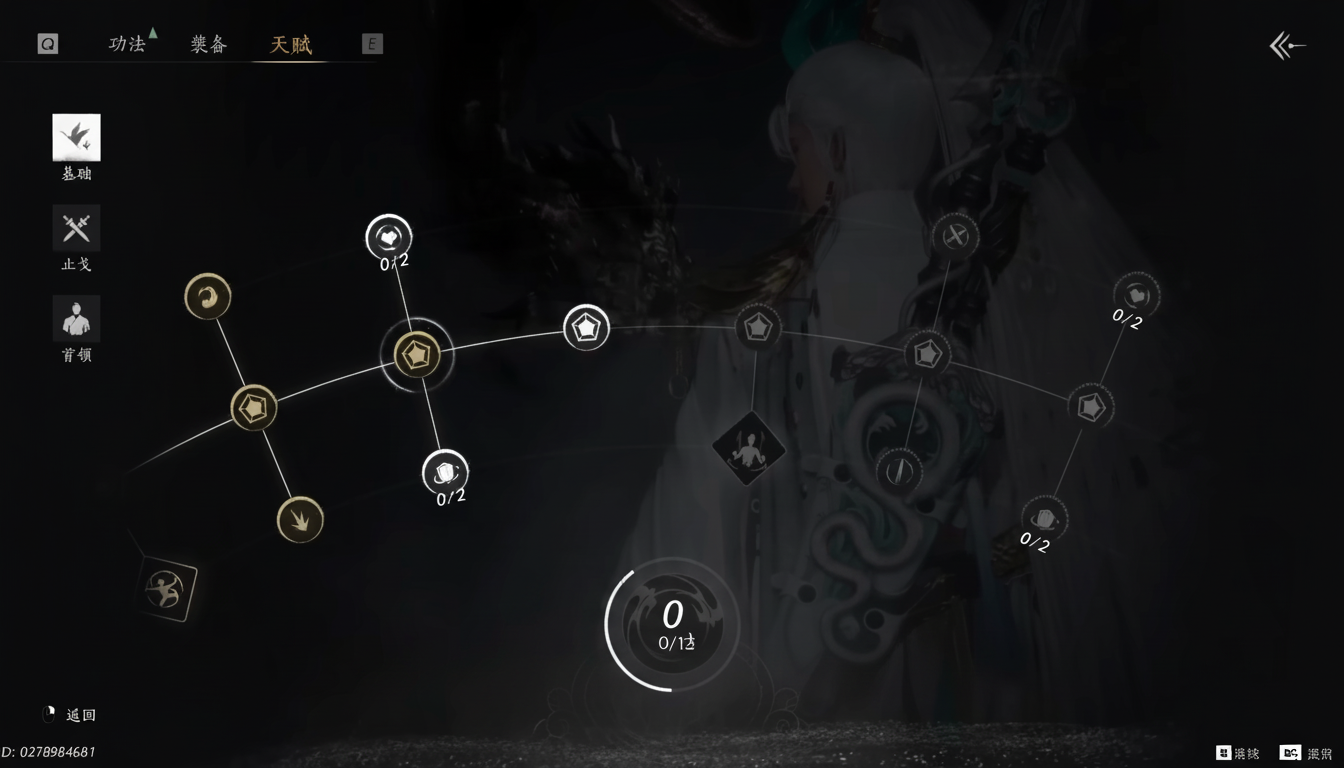
Task: Open the crossed weapons talent node top right
Action: 954,237
